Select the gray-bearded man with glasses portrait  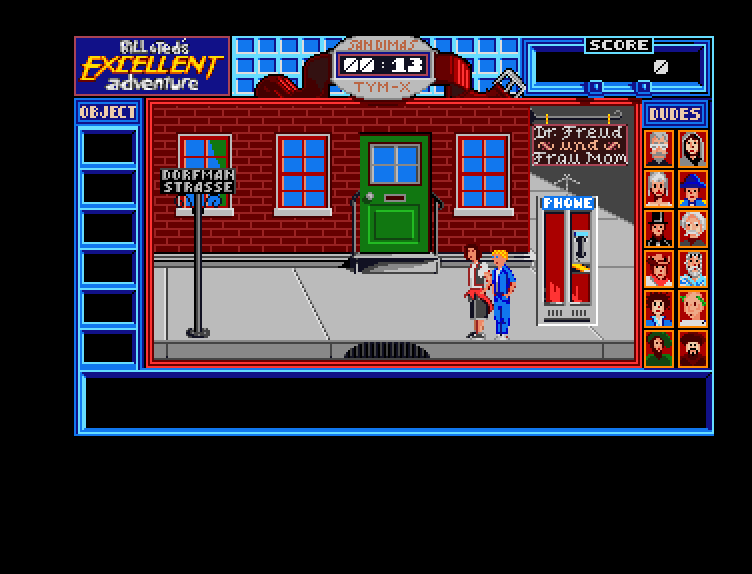[x=658, y=148]
